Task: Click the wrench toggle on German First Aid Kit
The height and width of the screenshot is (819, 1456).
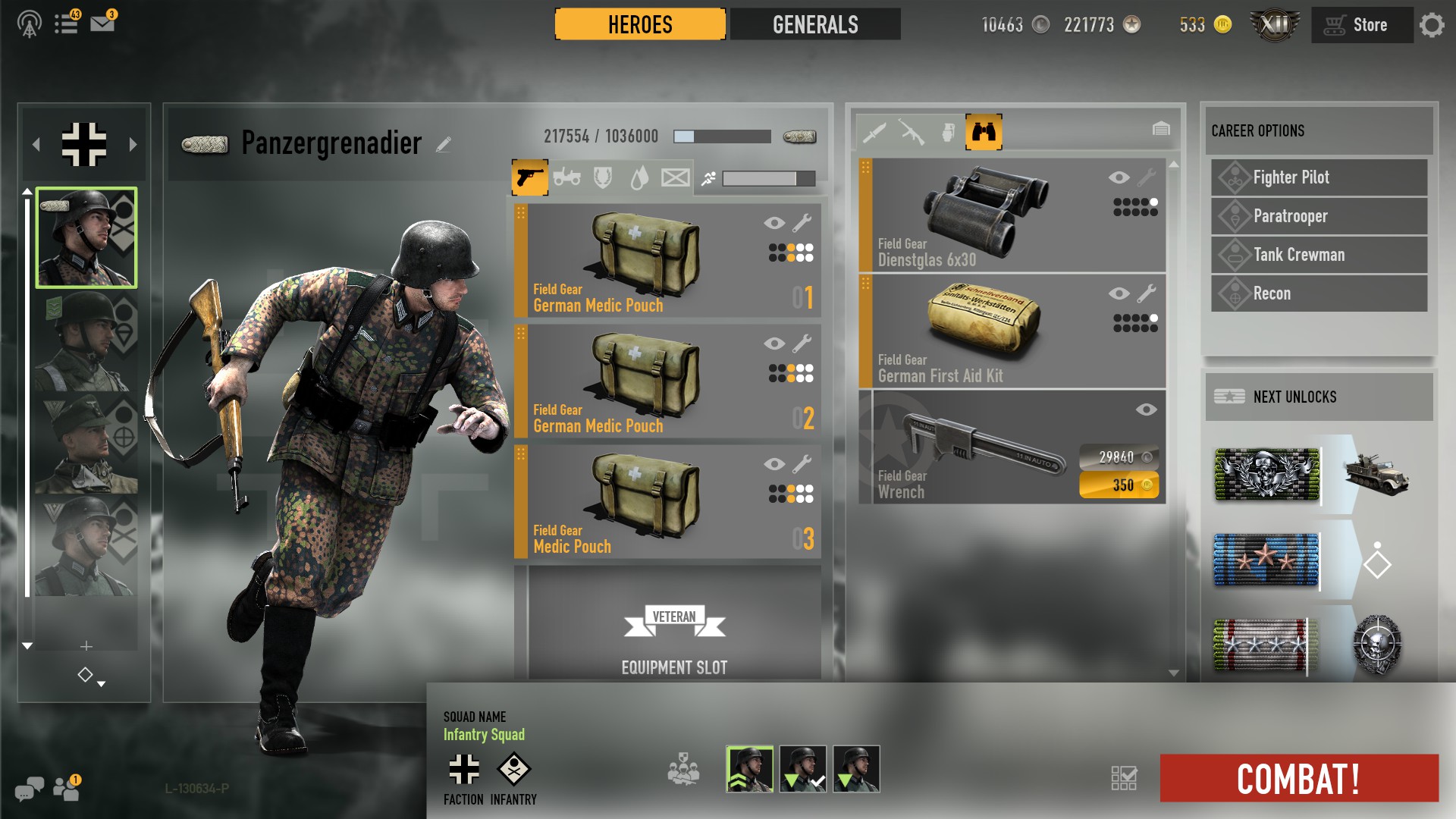Action: (x=1147, y=293)
